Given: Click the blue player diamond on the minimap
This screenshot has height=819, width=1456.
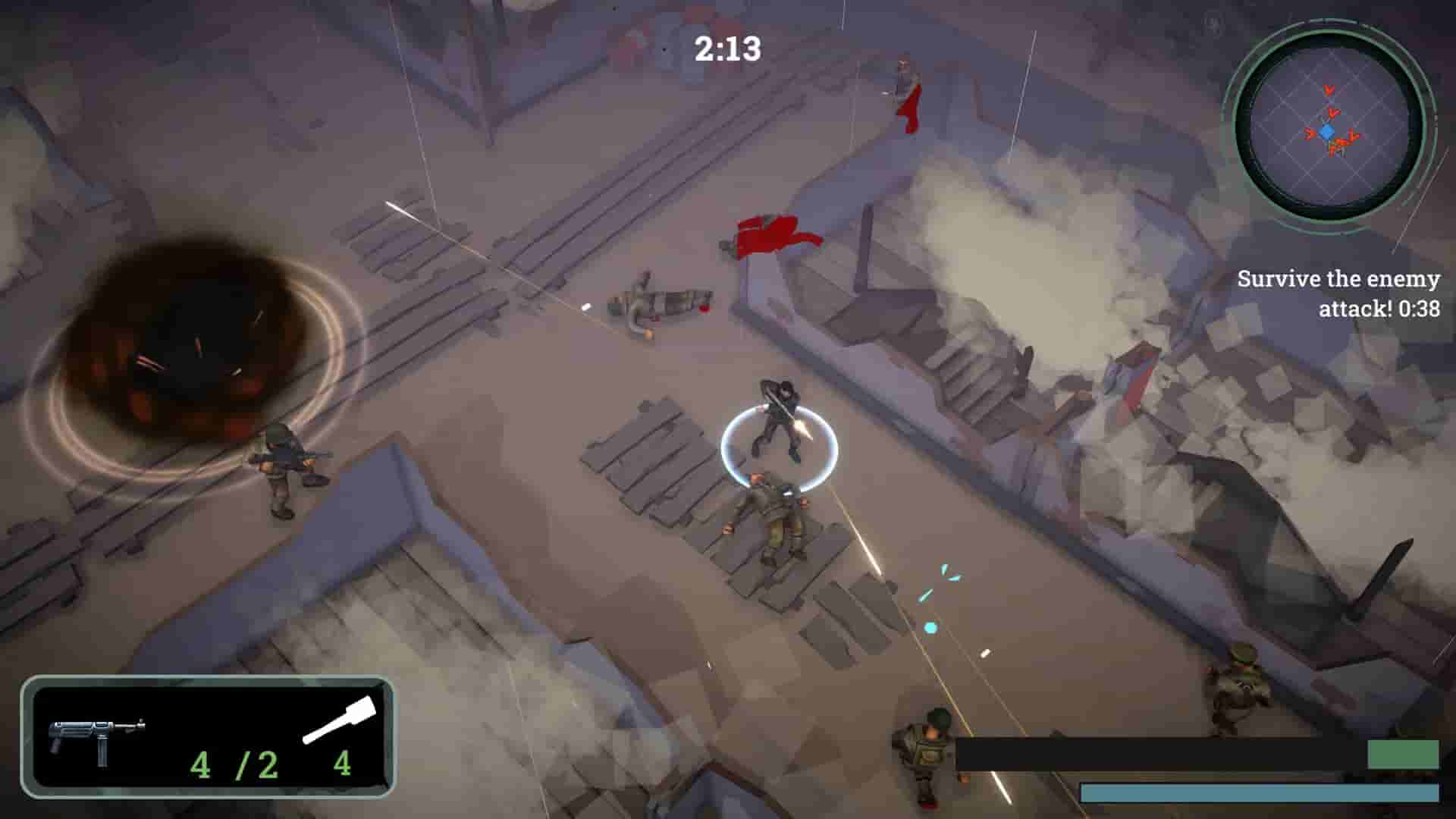Looking at the screenshot, I should pyautogui.click(x=1326, y=131).
